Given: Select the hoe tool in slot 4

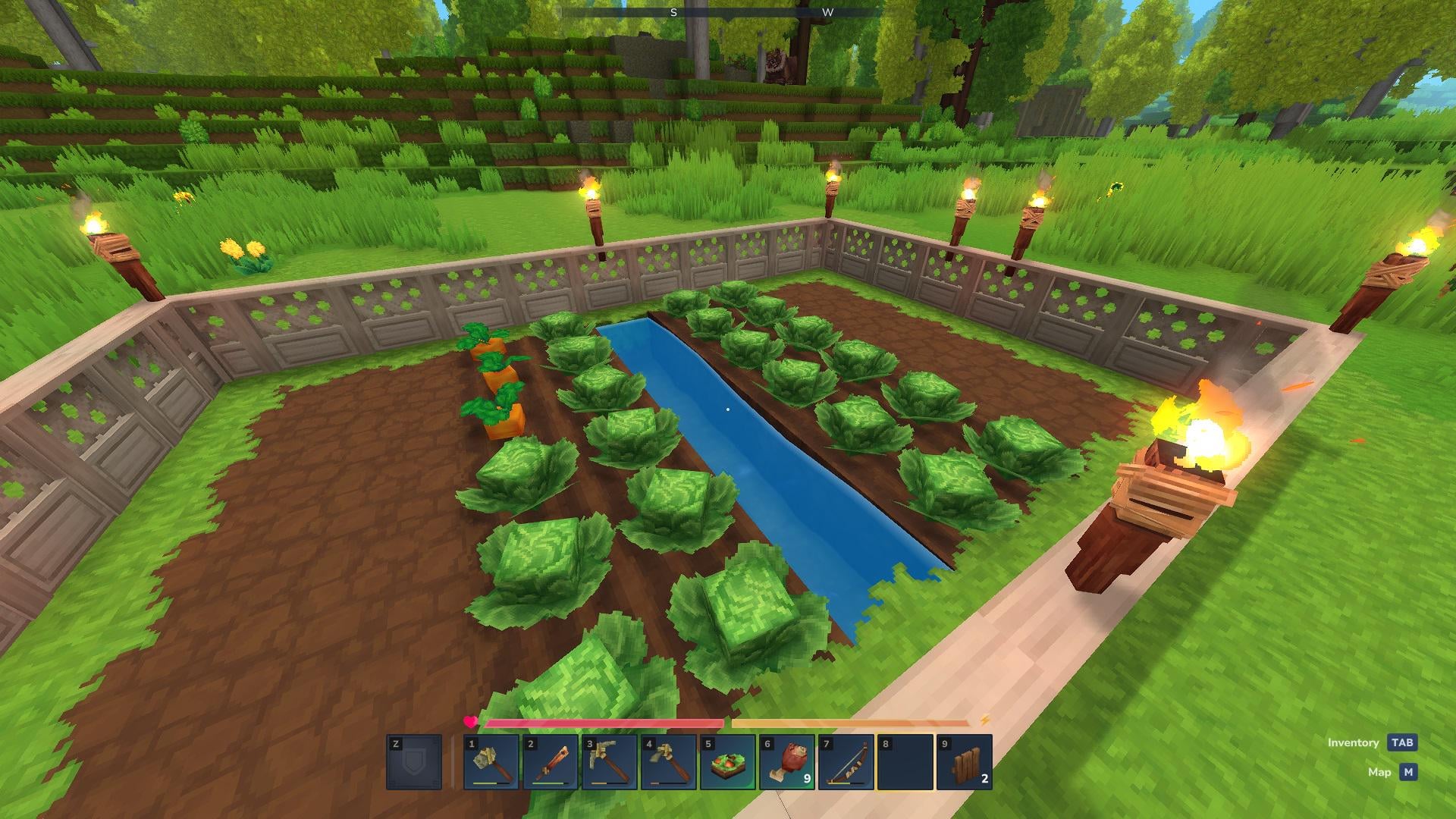Looking at the screenshot, I should 669,762.
